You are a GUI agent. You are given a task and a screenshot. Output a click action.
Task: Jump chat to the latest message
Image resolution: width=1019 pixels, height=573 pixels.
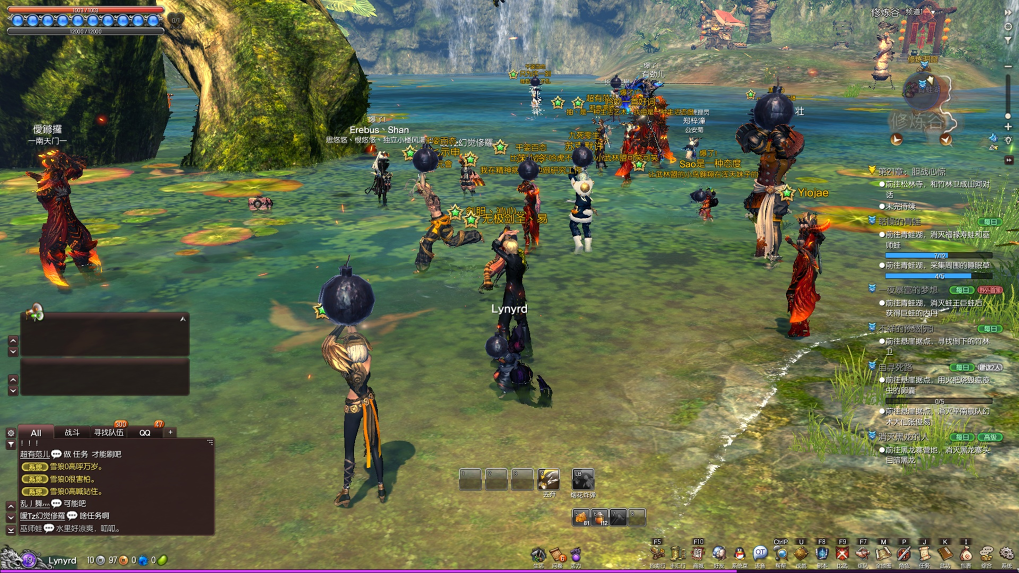[x=11, y=528]
